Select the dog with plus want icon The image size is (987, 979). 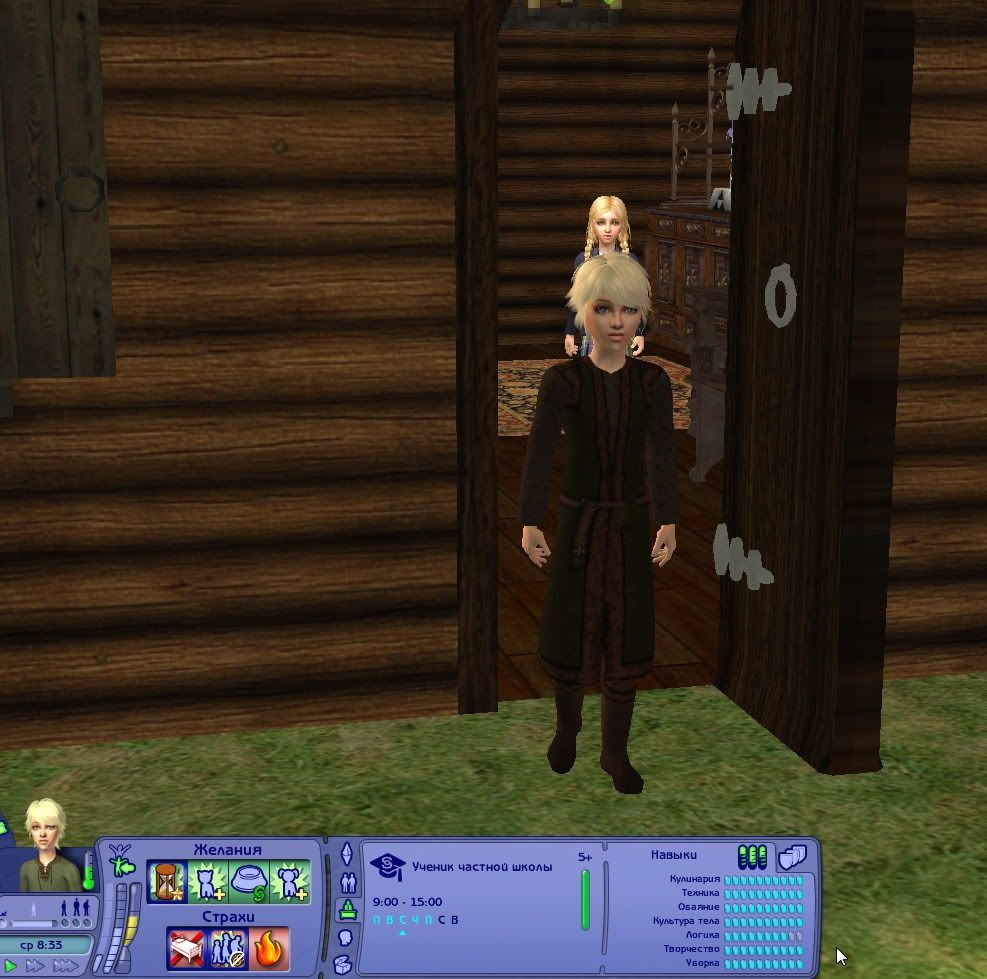pos(289,882)
